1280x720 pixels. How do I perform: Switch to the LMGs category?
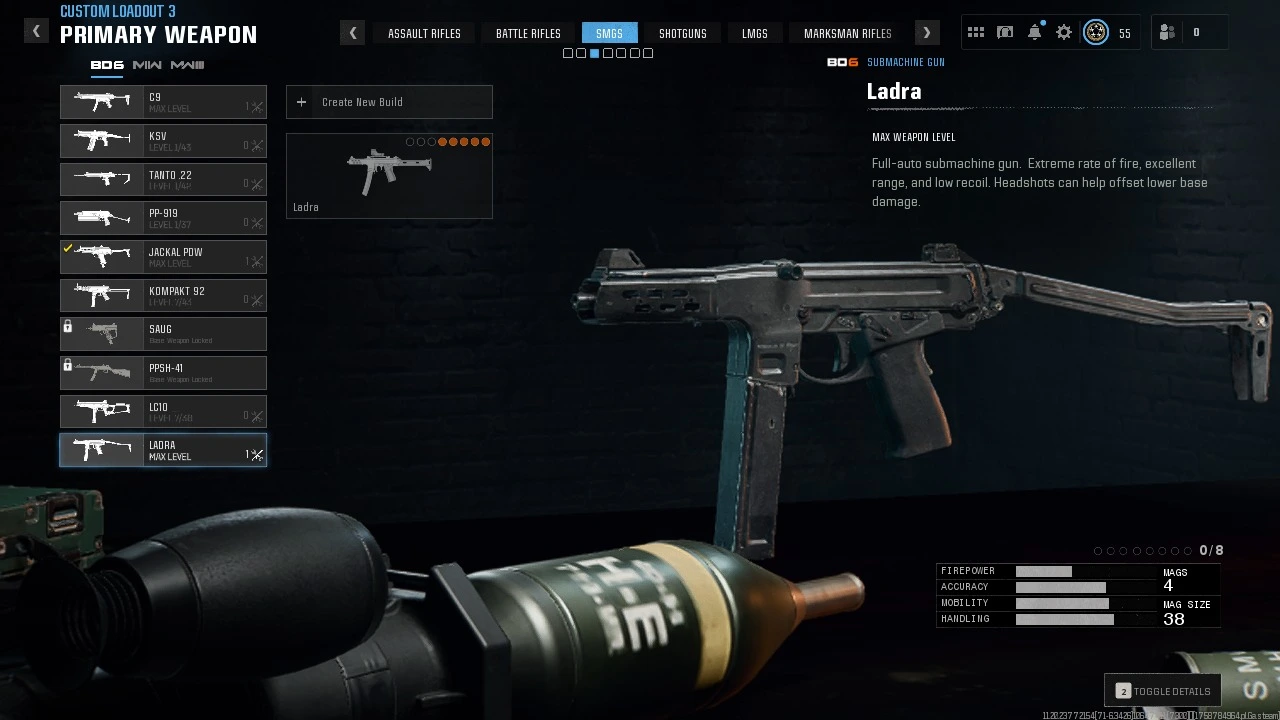point(755,33)
